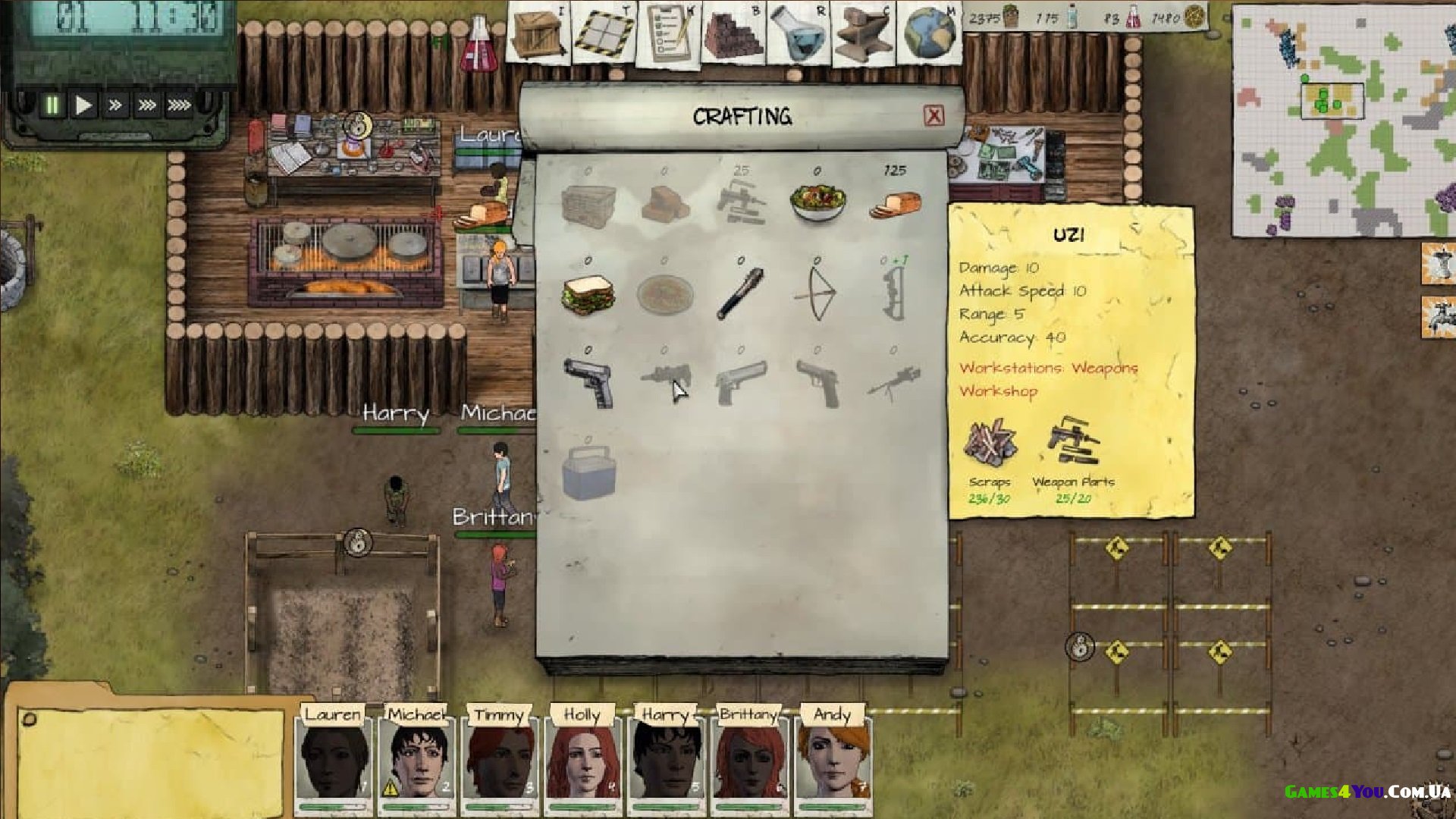Choose the bread loaf recipe
Viewport: 1456px width, 819px height.
[x=895, y=203]
